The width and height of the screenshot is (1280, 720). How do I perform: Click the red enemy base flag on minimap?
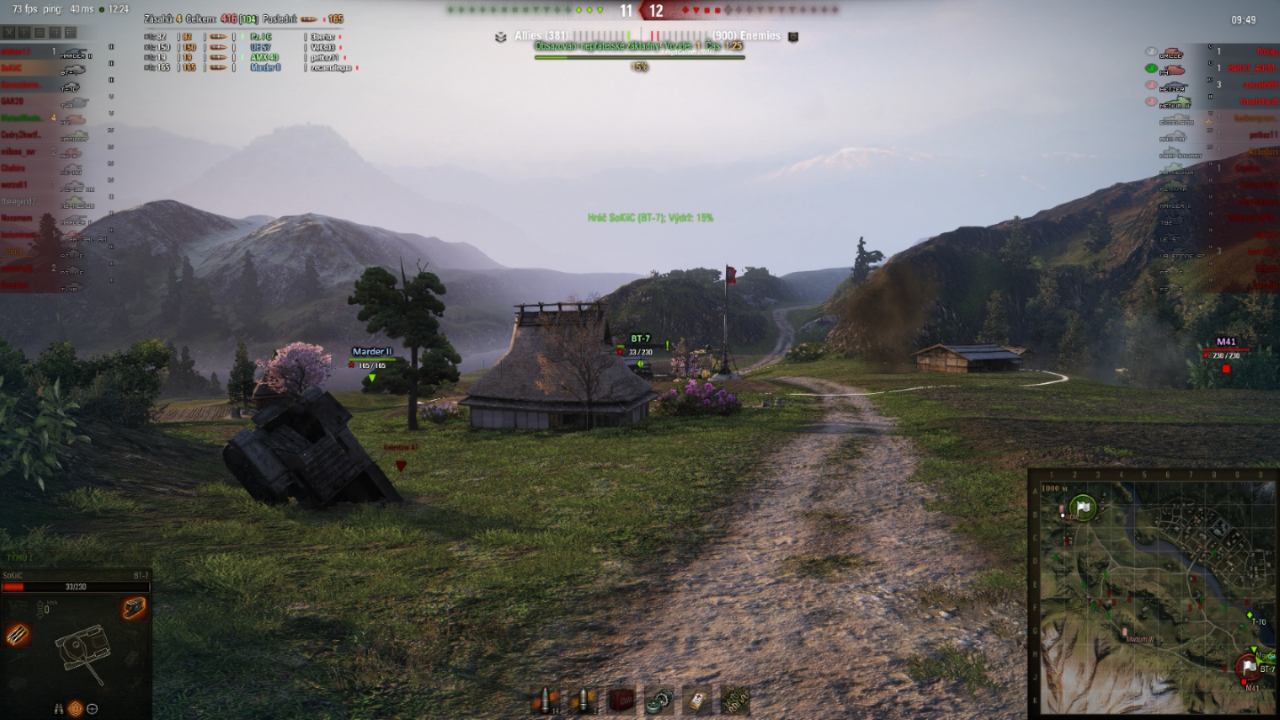1249,665
